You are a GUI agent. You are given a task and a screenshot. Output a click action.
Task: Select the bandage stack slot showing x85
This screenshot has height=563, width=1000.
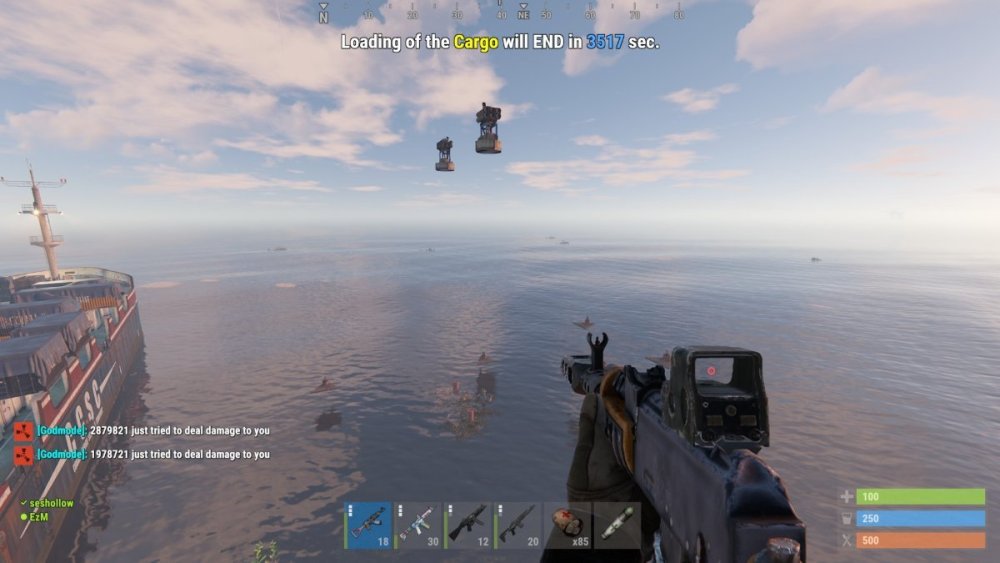click(x=568, y=525)
